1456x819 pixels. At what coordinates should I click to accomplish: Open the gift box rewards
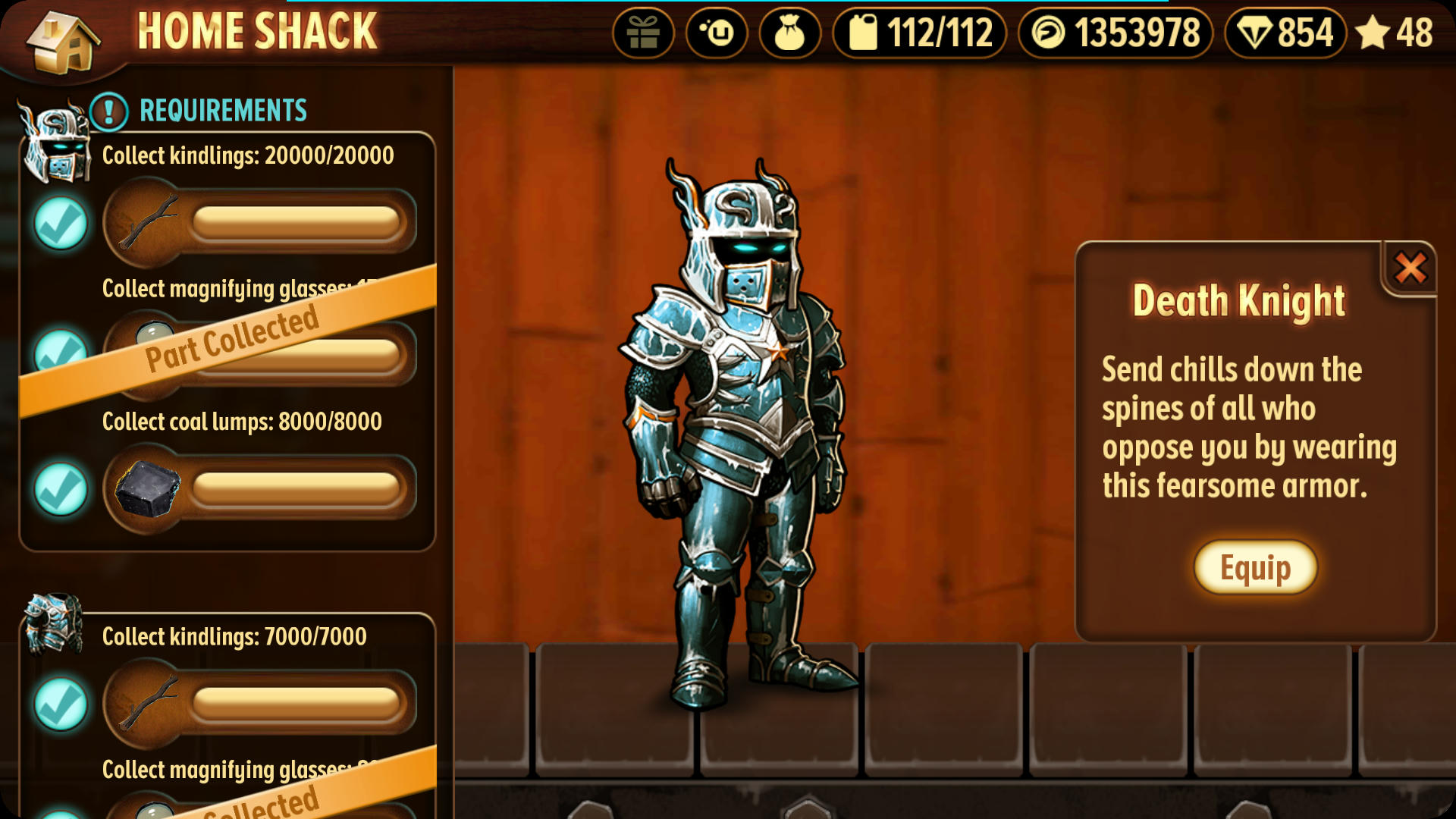click(x=643, y=33)
